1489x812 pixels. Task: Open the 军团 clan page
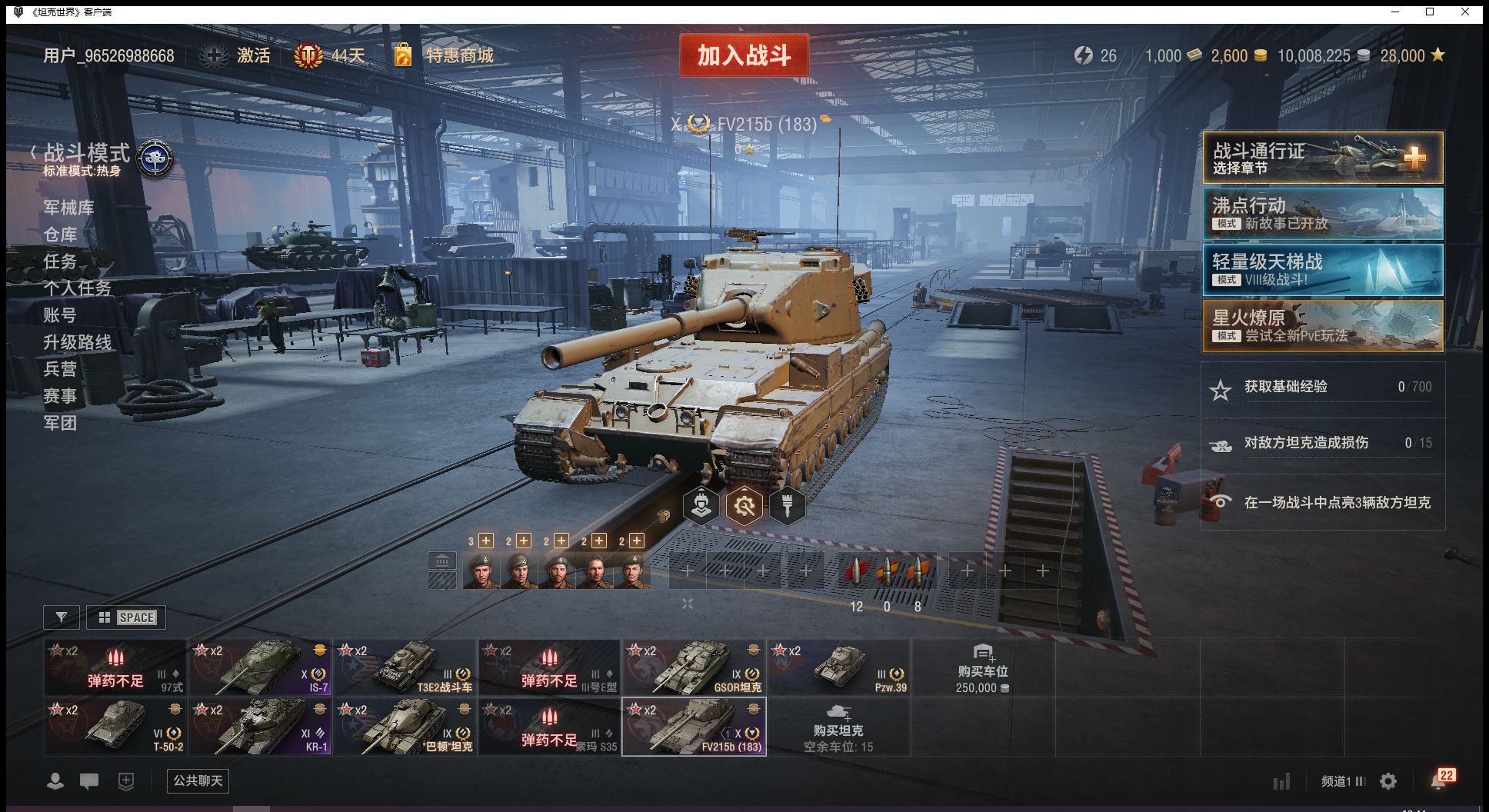[60, 423]
